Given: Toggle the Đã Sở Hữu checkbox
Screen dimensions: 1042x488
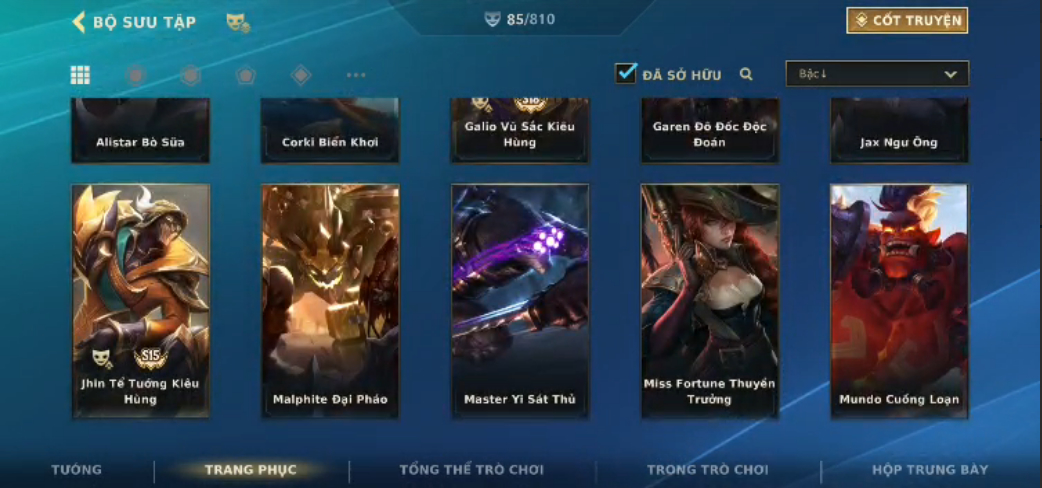Looking at the screenshot, I should (626, 73).
